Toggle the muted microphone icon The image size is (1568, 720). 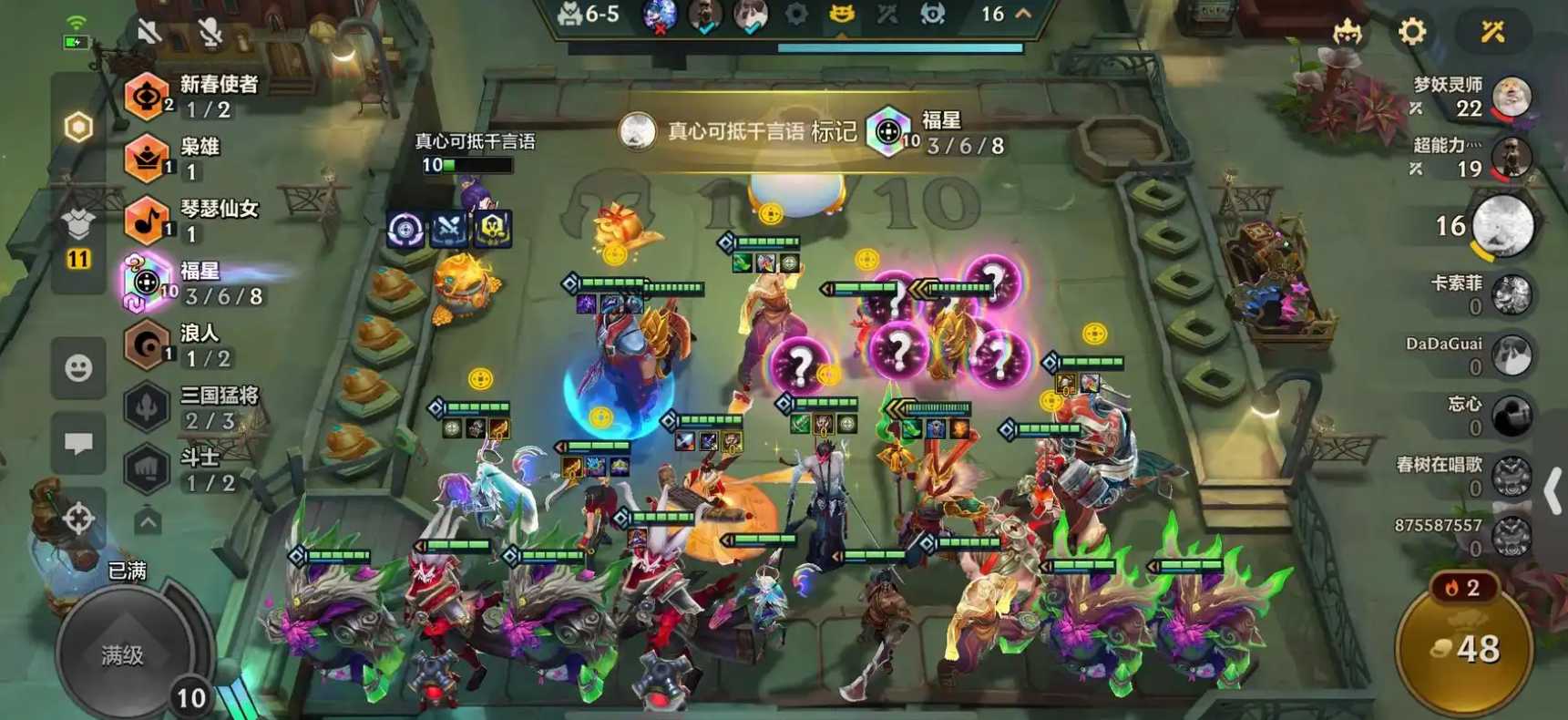tap(210, 32)
